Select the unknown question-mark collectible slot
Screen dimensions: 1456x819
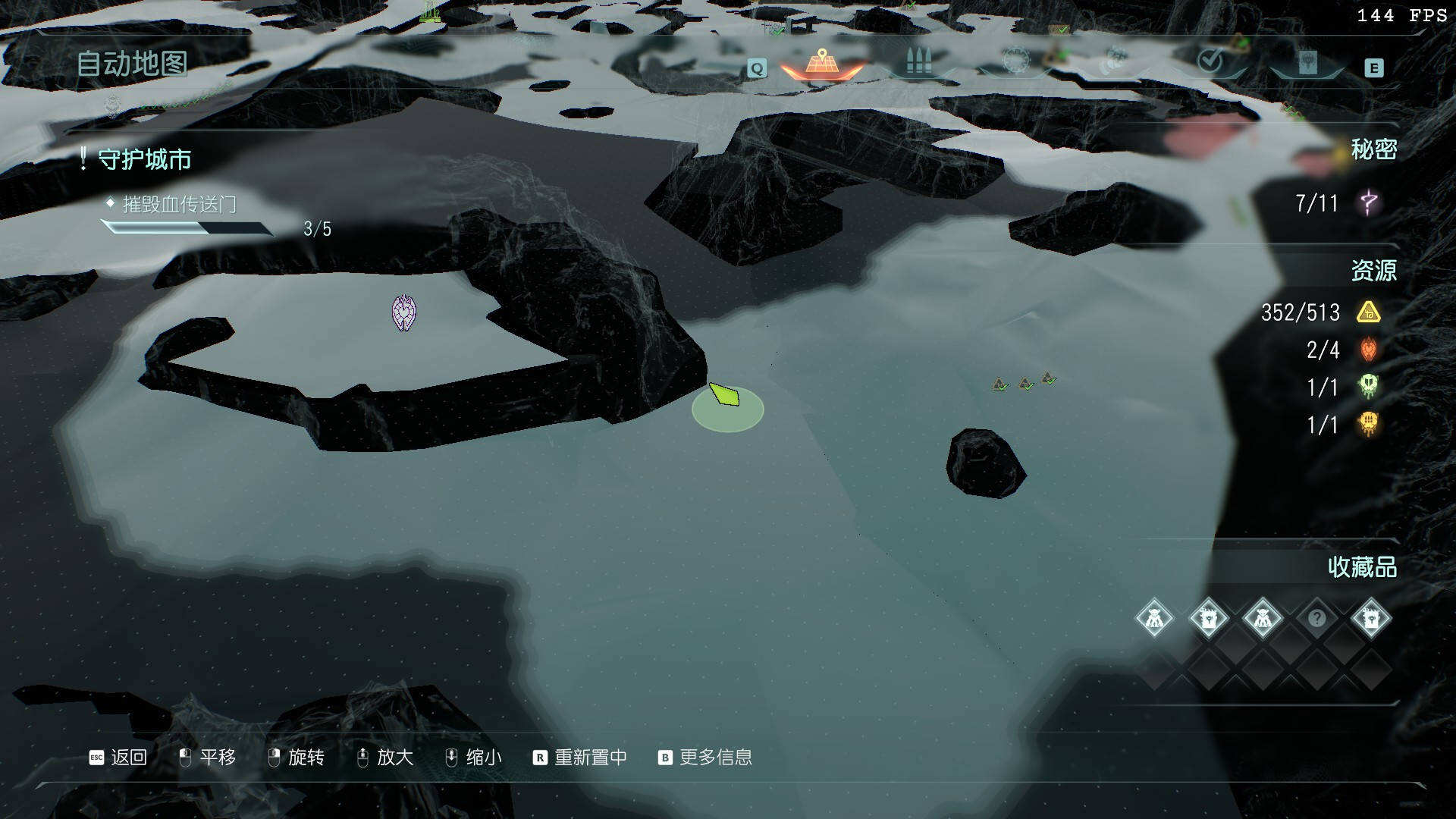(1316, 618)
